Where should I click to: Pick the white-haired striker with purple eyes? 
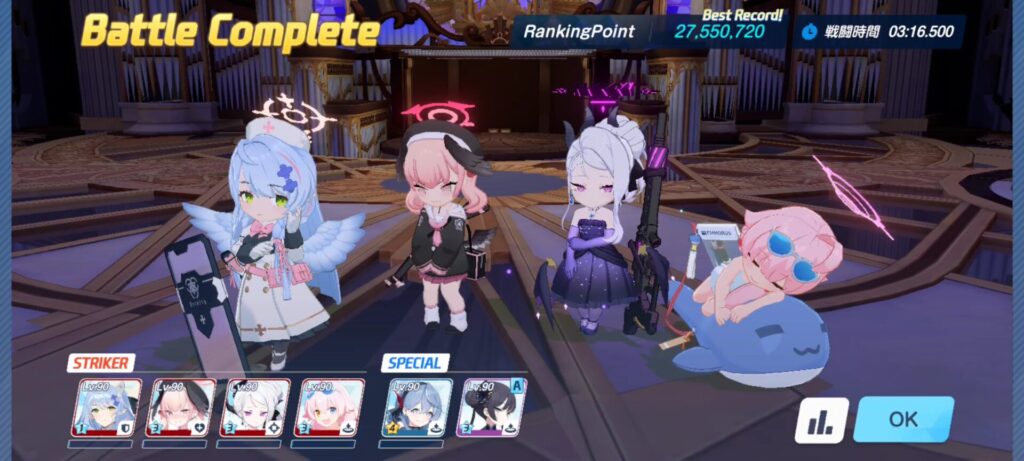tap(255, 408)
